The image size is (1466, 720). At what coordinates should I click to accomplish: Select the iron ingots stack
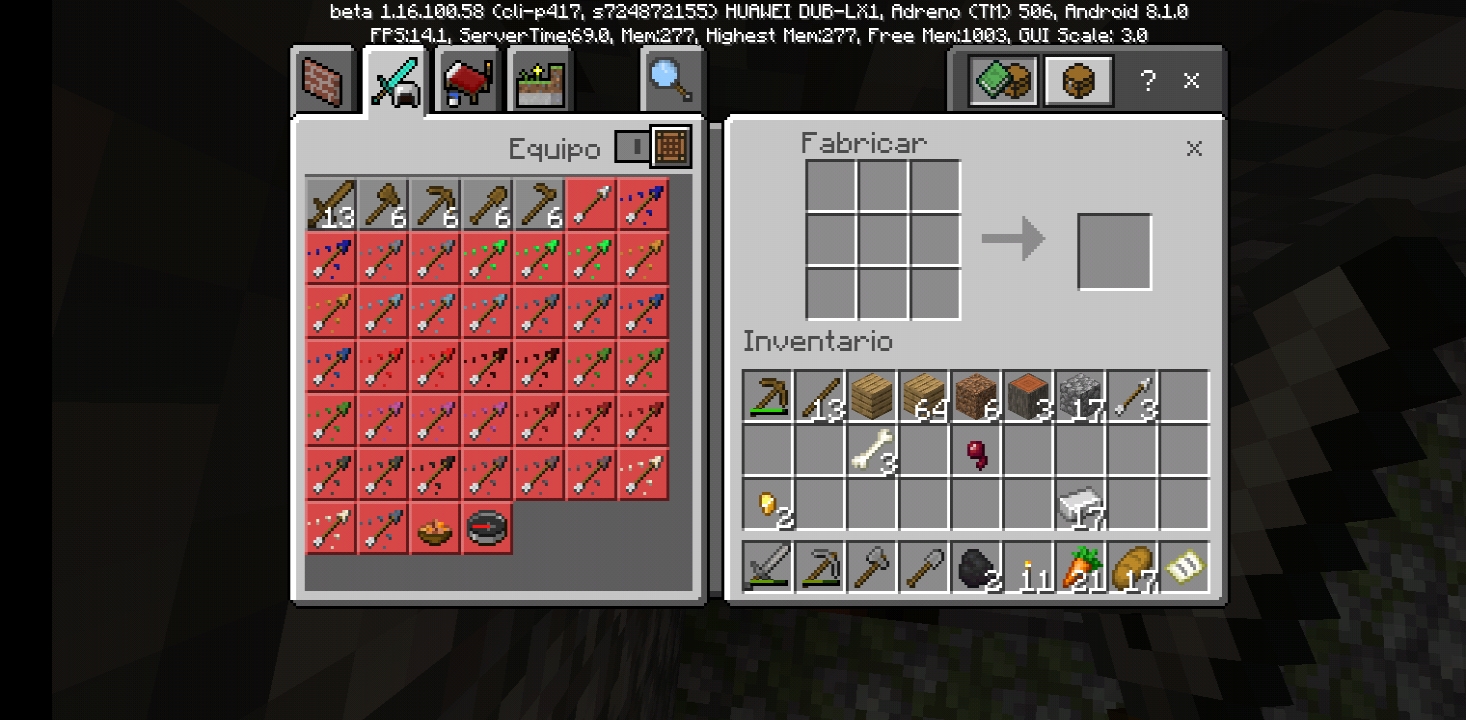(x=1081, y=504)
